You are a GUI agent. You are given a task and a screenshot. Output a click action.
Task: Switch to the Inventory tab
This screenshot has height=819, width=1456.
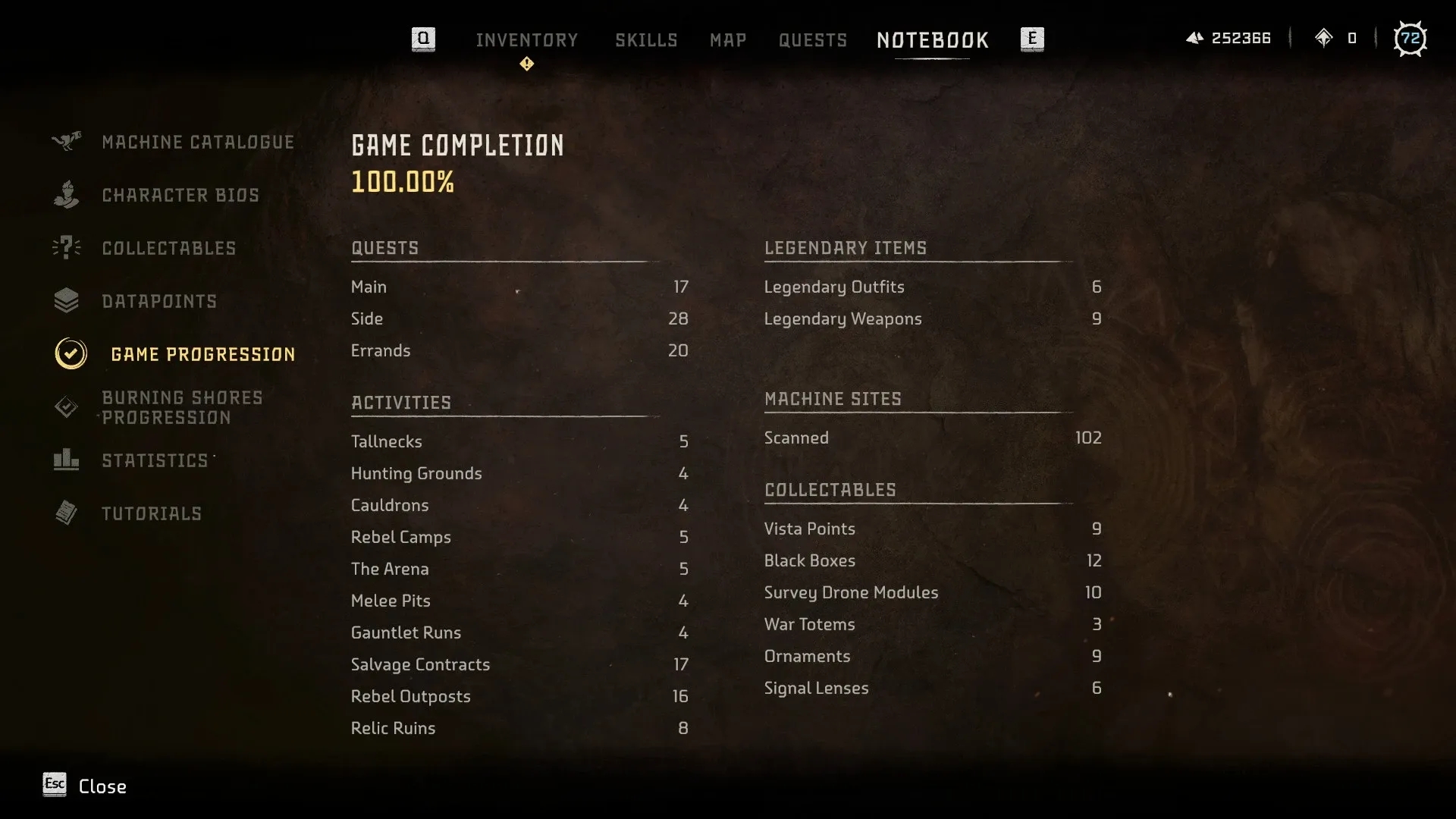click(x=526, y=40)
